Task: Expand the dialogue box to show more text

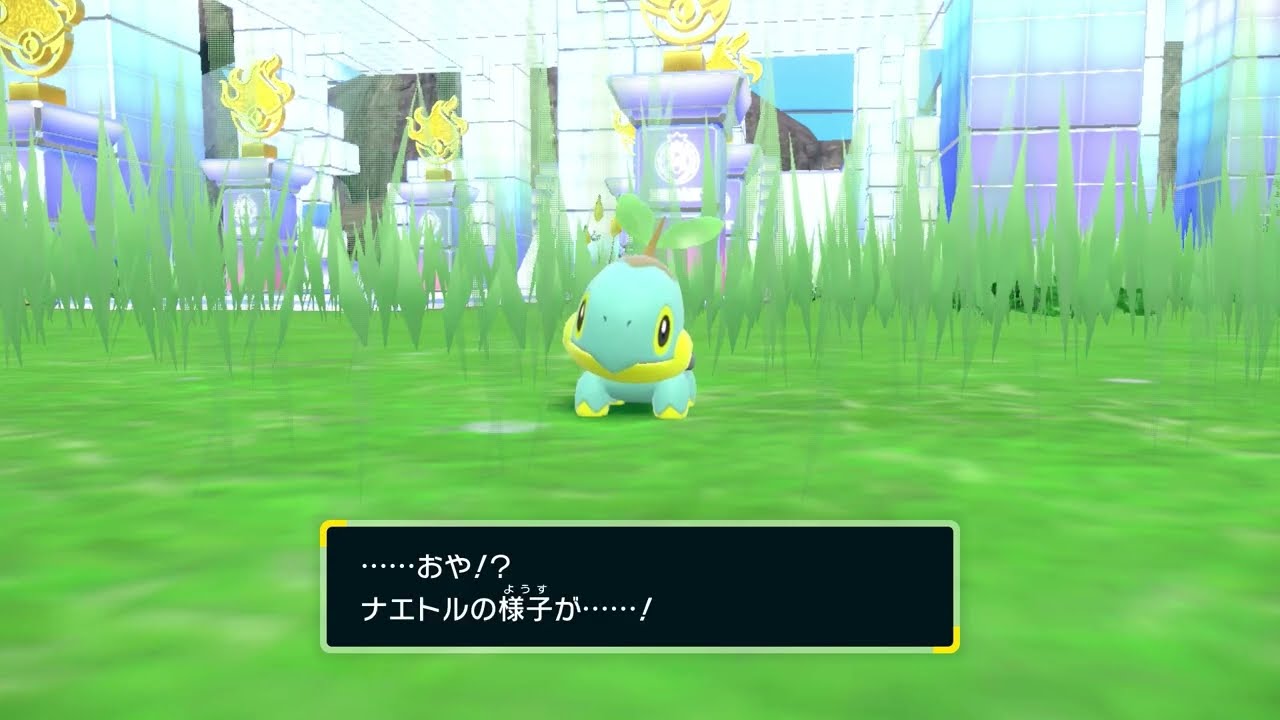Action: 640,590
